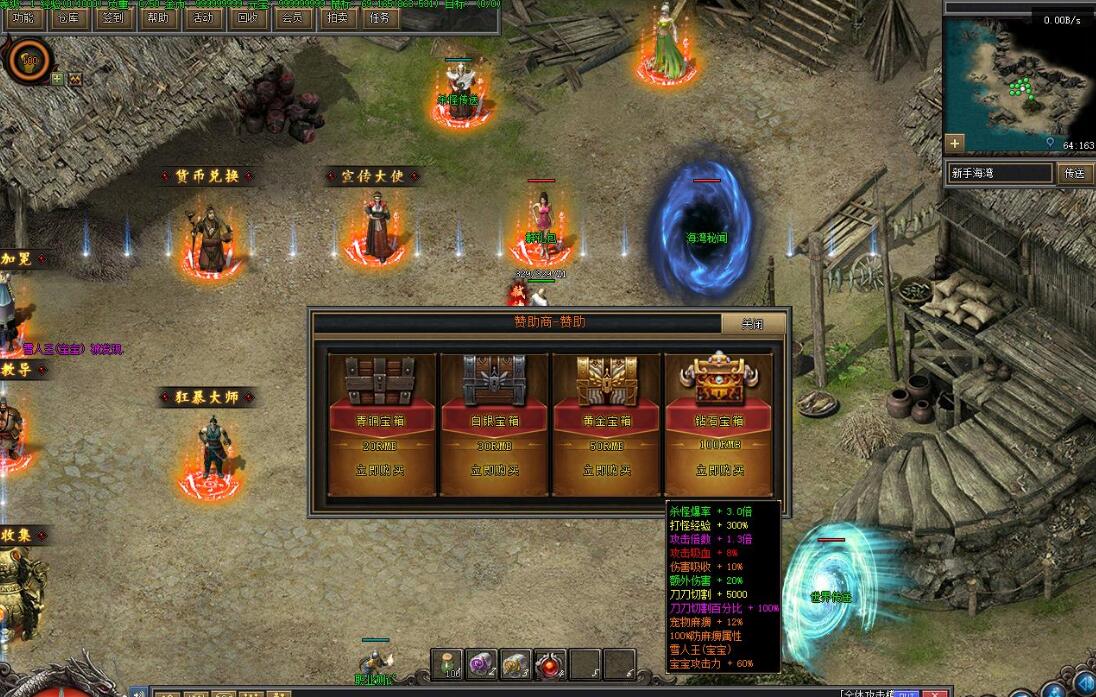
Task: Open the 功能 menu button
Action: click(x=21, y=17)
